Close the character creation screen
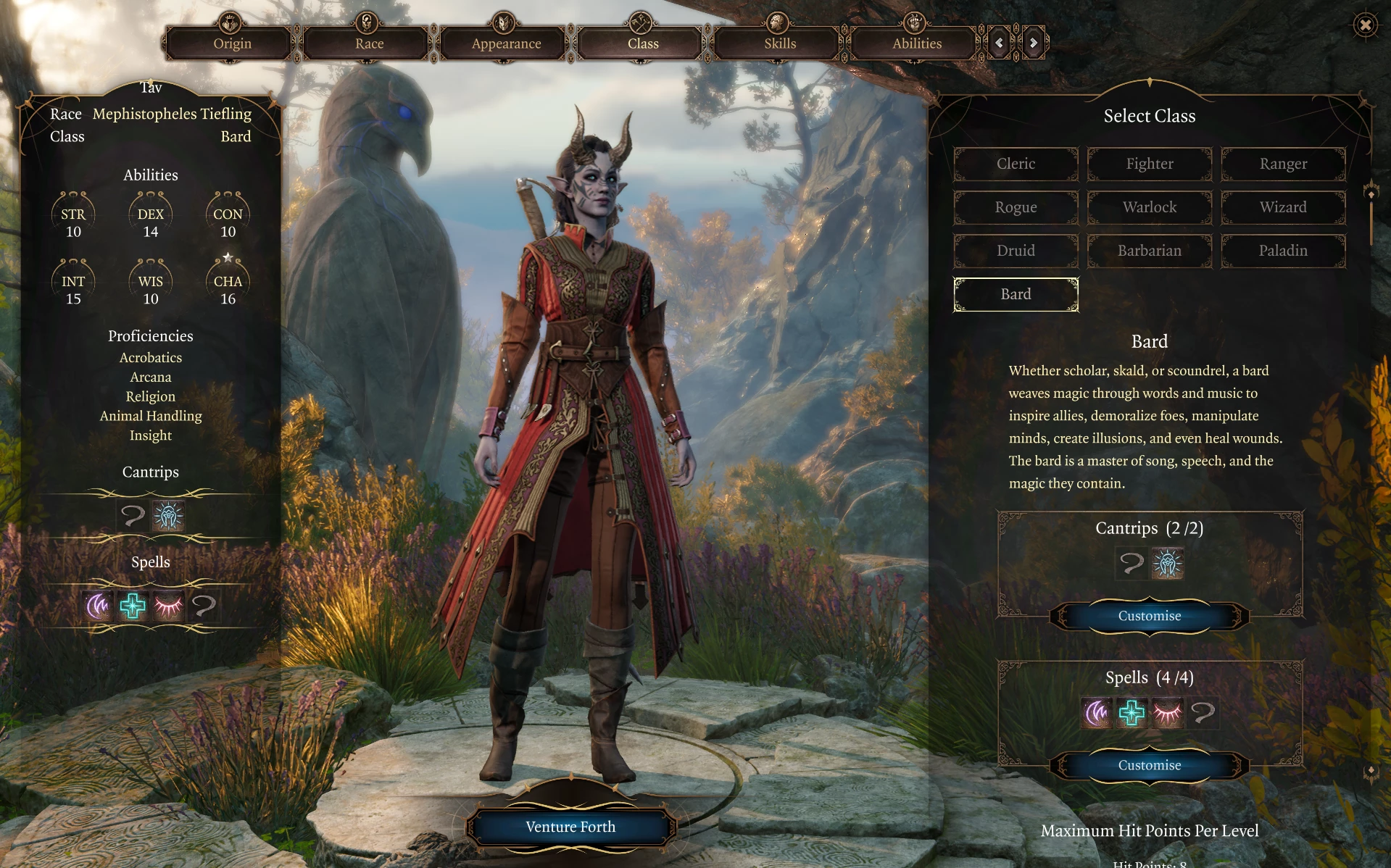Screen dimensions: 1391x868 coord(1366,25)
